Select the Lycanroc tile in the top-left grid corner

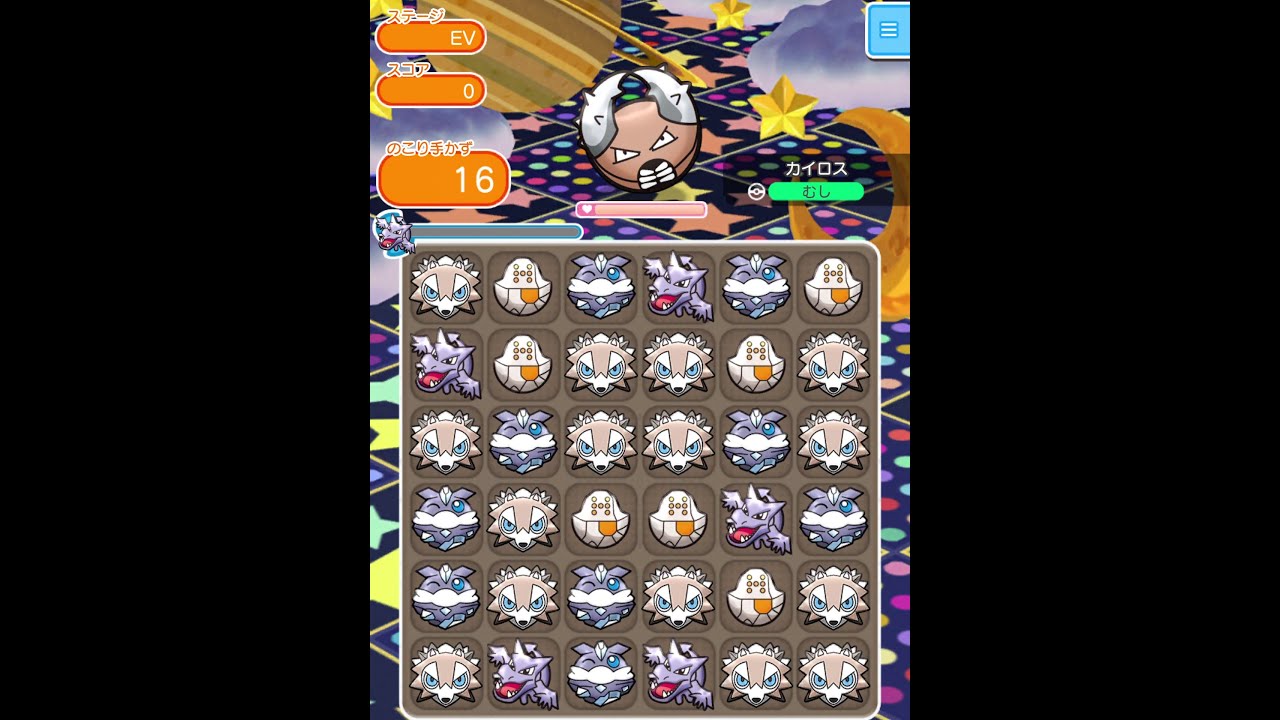pos(445,288)
